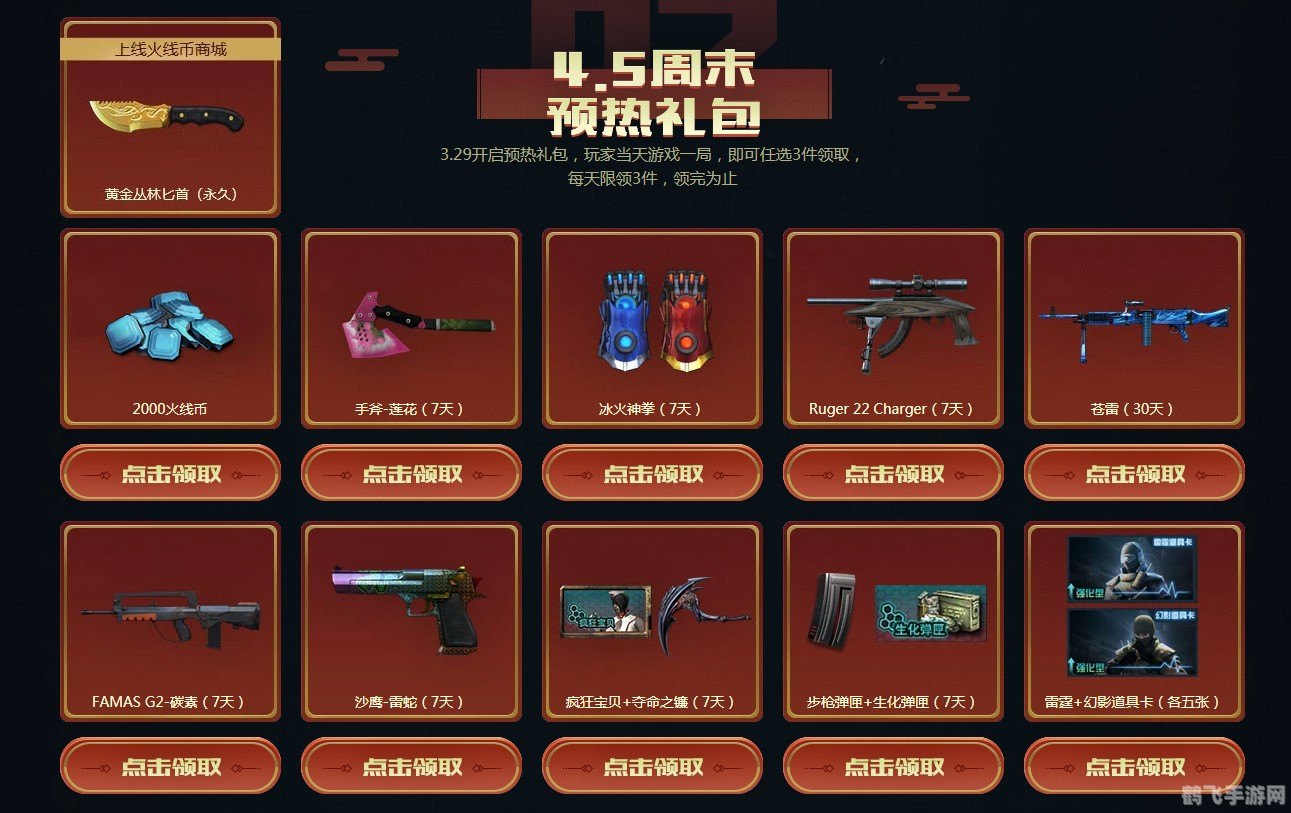Screen dimensions: 1291x813
Task: Select the 冰火神拳 blue and red gauntlets
Action: click(652, 320)
